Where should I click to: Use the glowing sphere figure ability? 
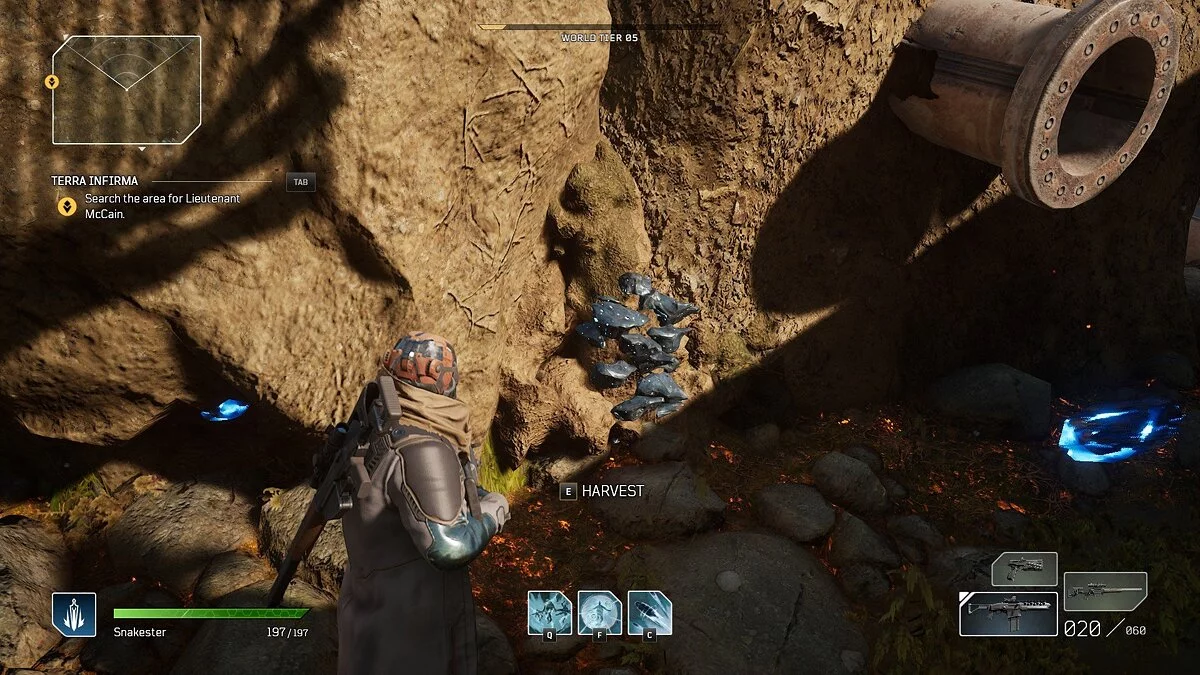click(599, 612)
